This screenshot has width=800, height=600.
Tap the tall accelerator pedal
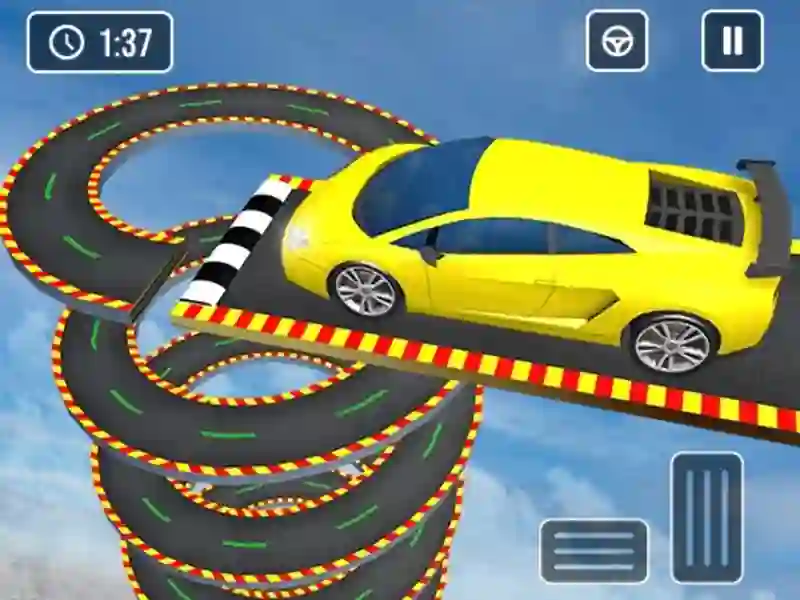707,517
